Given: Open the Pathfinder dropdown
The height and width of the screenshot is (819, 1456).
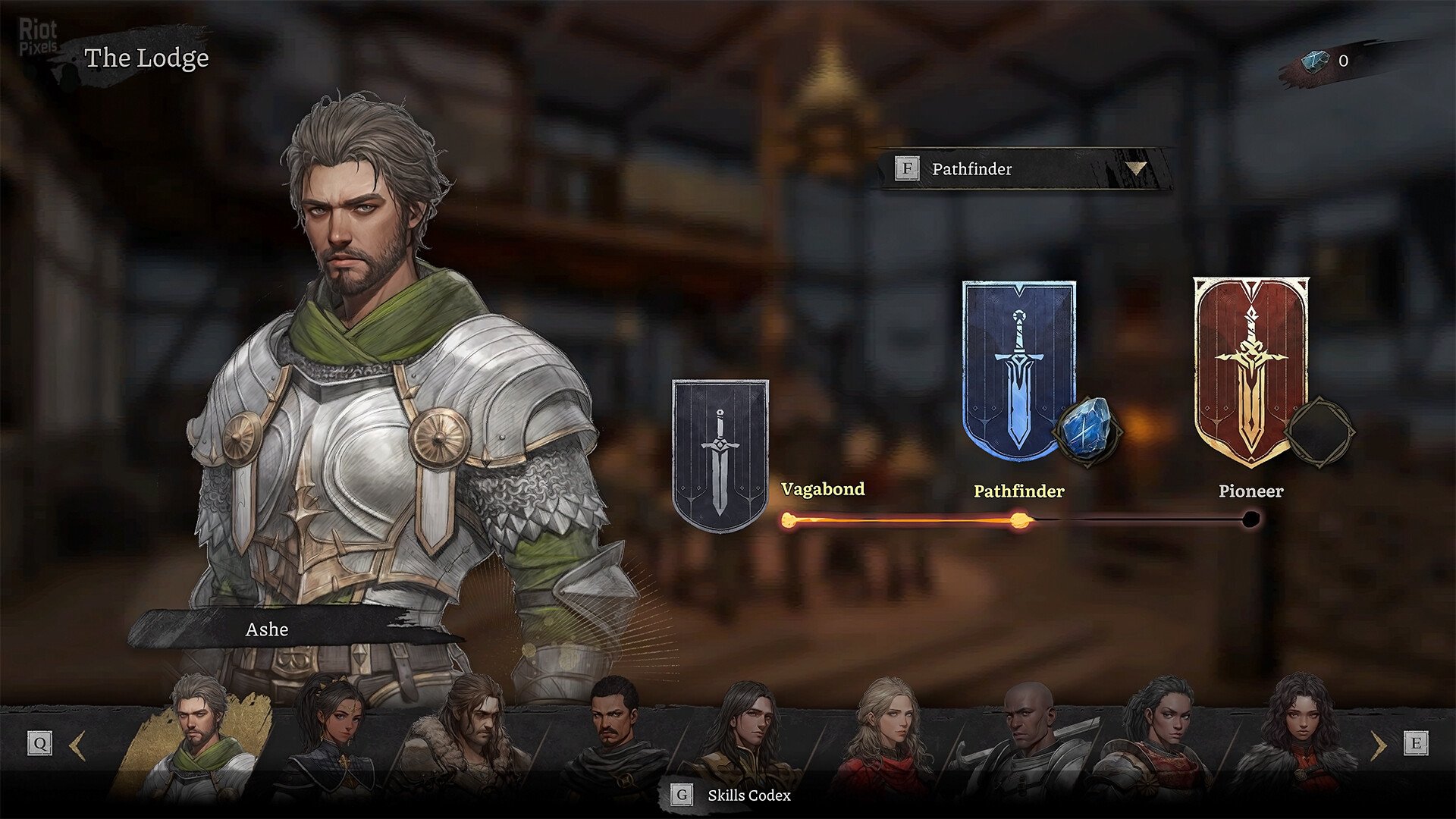Looking at the screenshot, I should (x=1024, y=169).
